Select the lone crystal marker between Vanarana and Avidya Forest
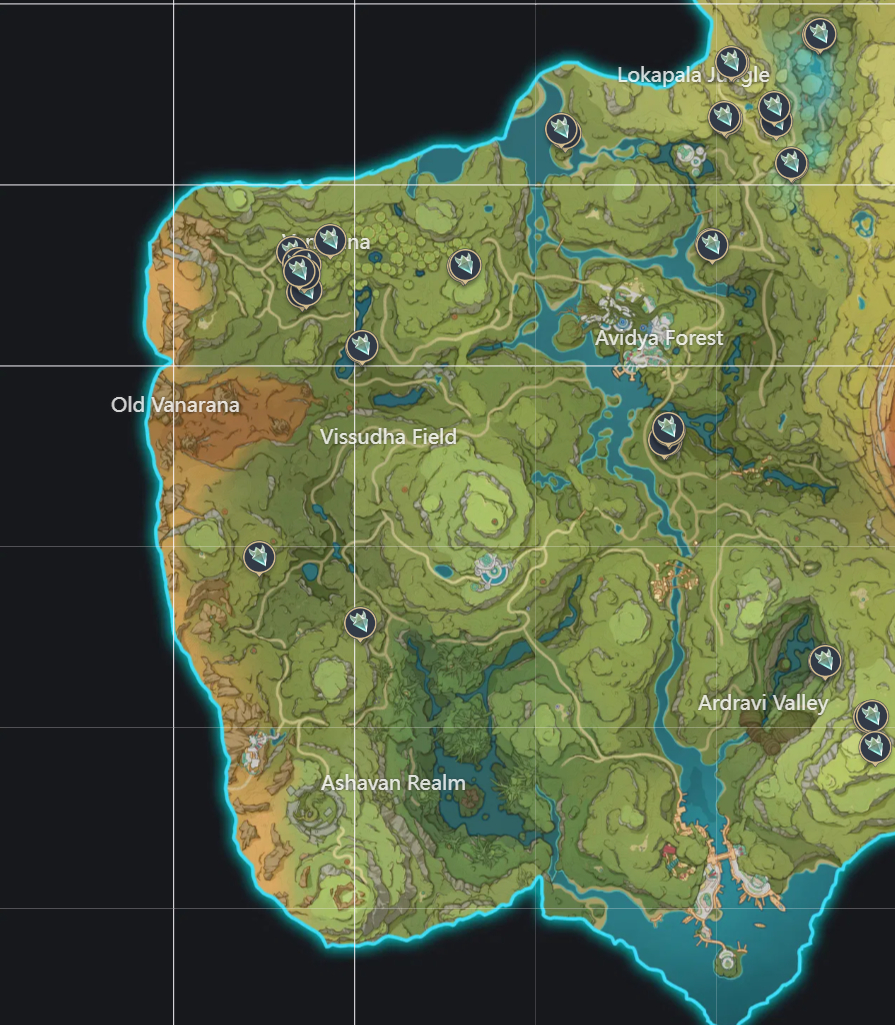The image size is (895, 1025). point(464,265)
